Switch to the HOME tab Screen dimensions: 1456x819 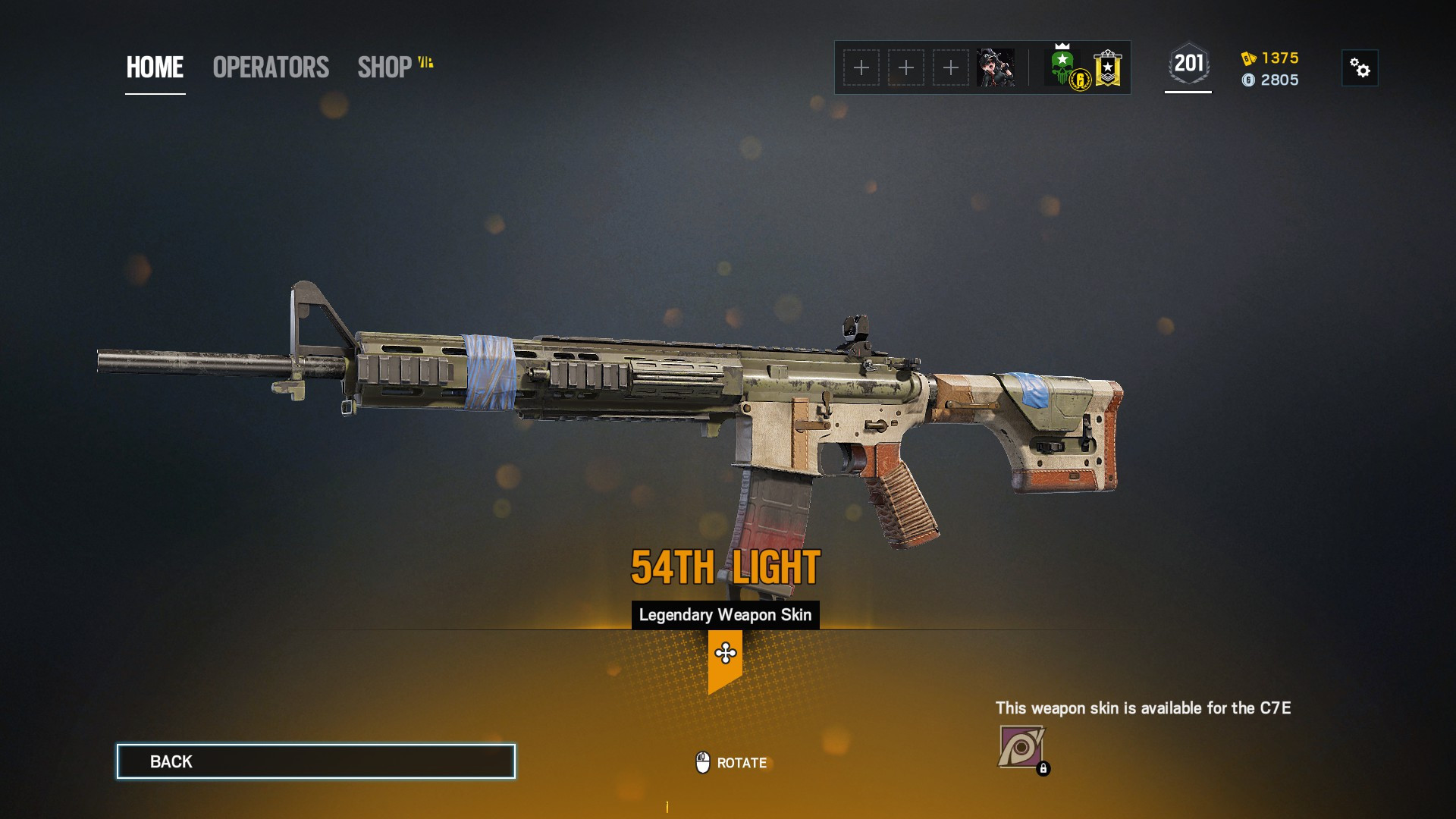(155, 67)
